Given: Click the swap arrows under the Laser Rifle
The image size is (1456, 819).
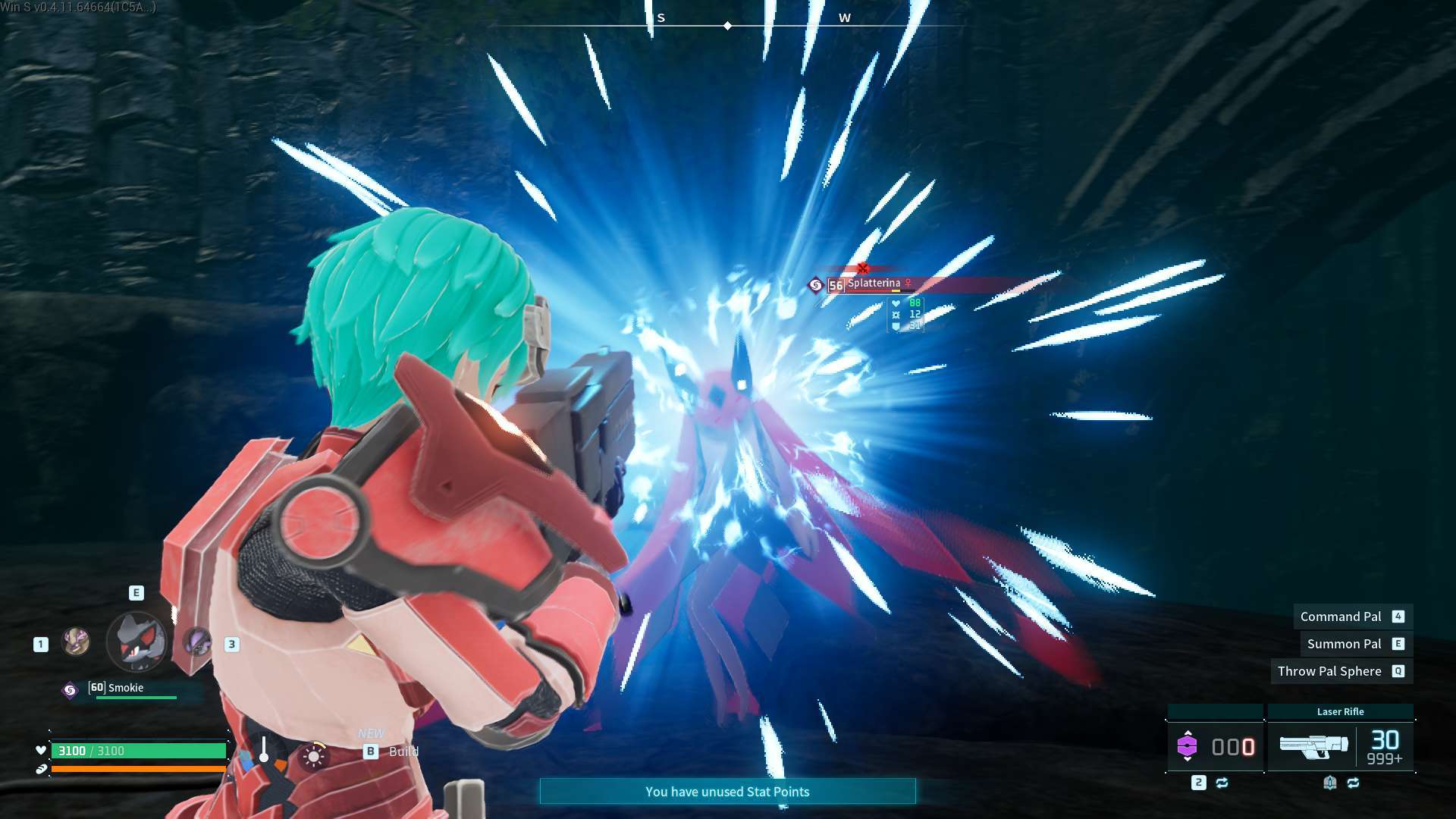Looking at the screenshot, I should (x=1354, y=783).
